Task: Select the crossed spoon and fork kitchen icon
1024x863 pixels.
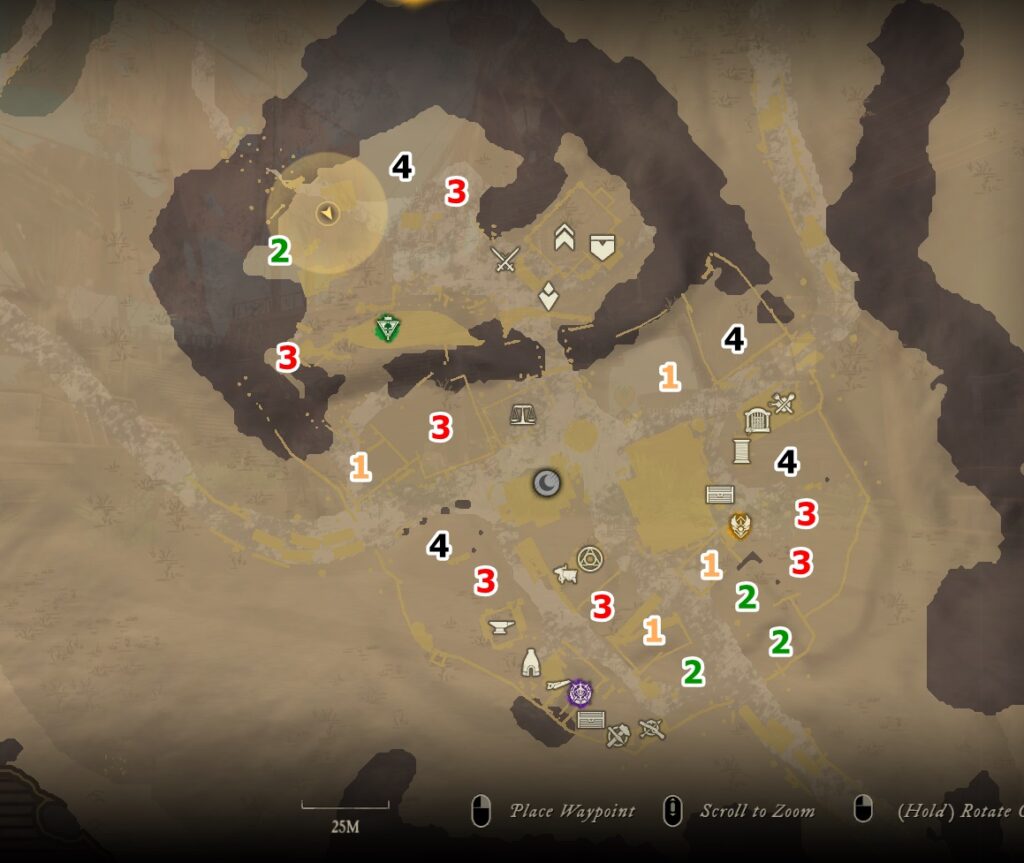Action: click(782, 403)
